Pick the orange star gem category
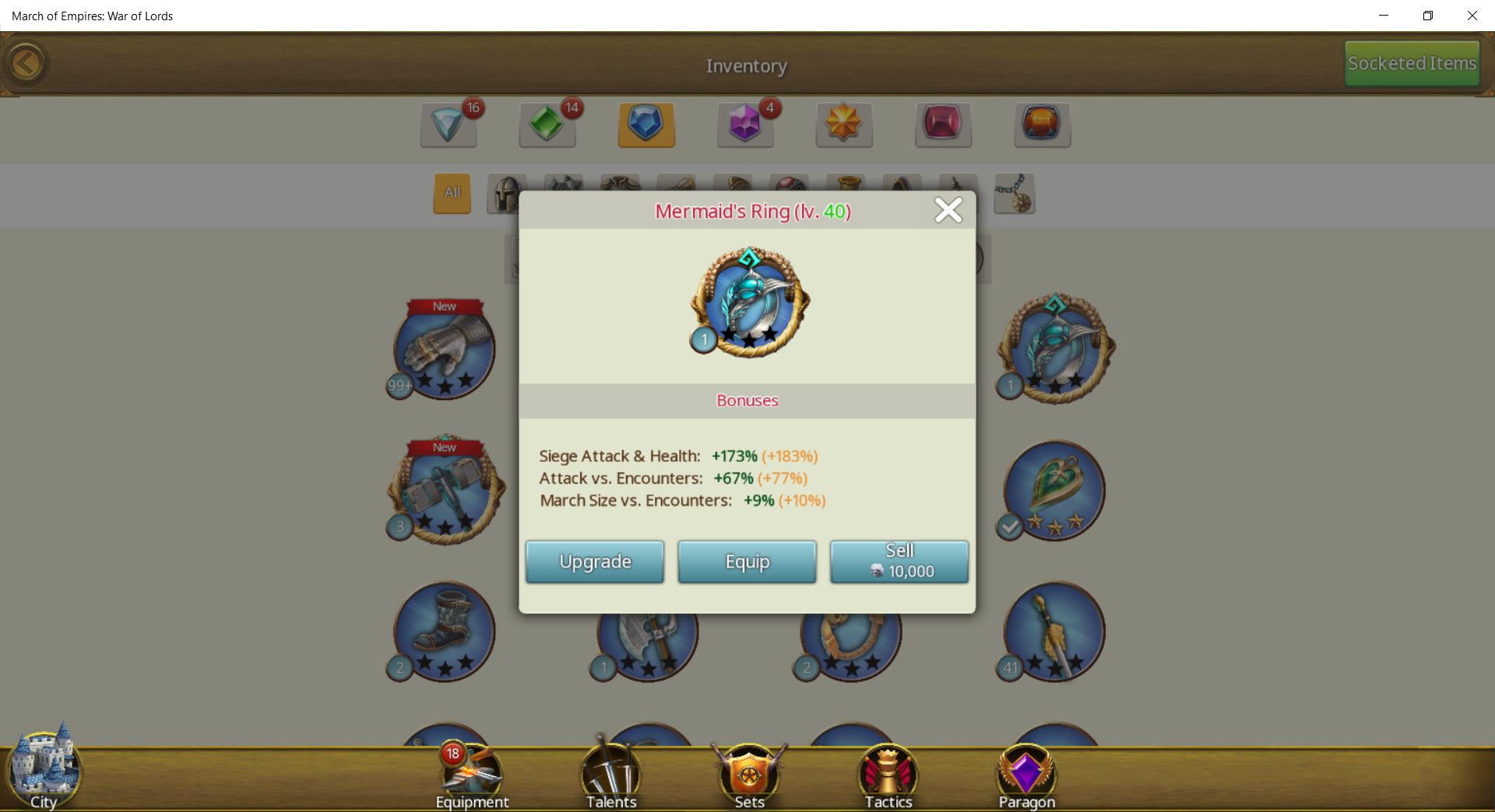Viewport: 1495px width, 812px height. 843,125
